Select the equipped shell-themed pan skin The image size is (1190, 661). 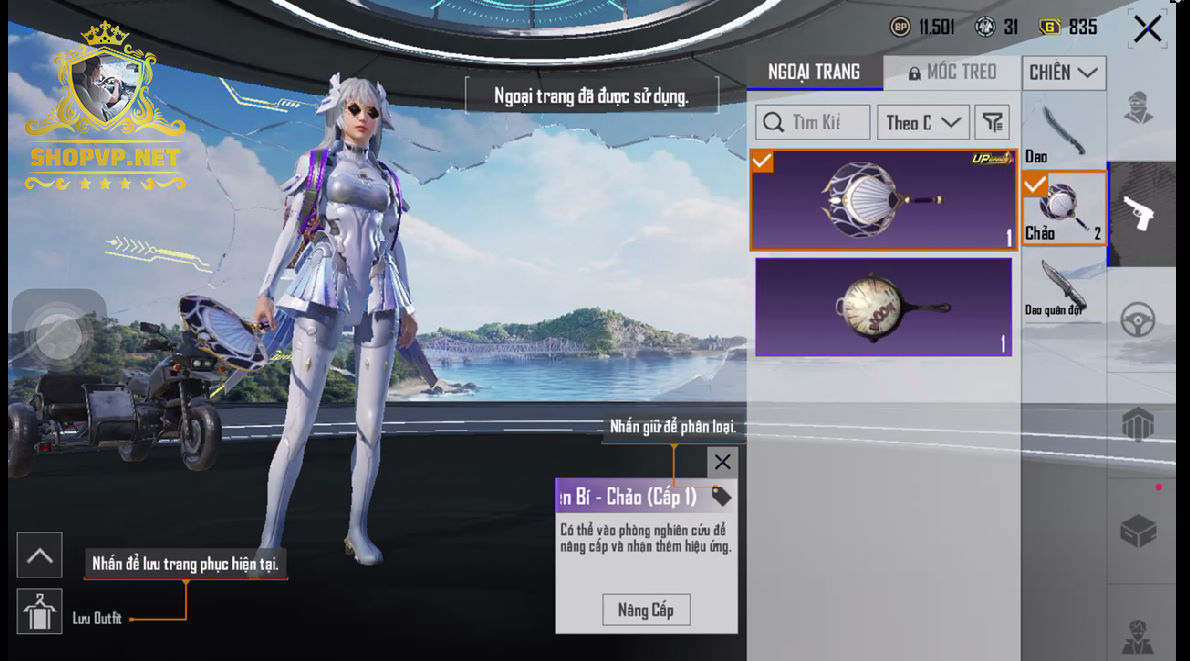(883, 200)
